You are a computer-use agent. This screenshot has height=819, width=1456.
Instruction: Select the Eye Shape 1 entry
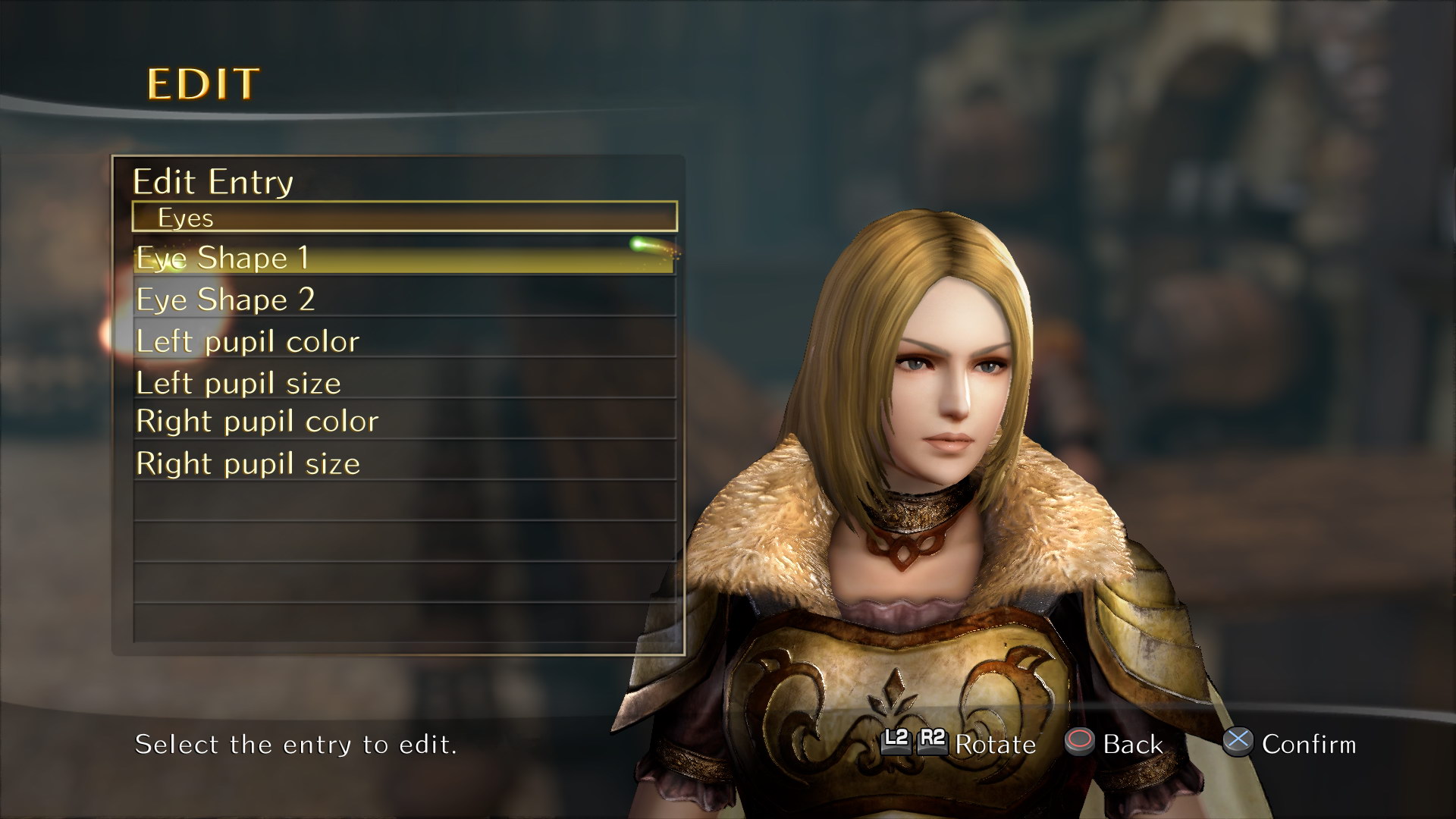(403, 258)
